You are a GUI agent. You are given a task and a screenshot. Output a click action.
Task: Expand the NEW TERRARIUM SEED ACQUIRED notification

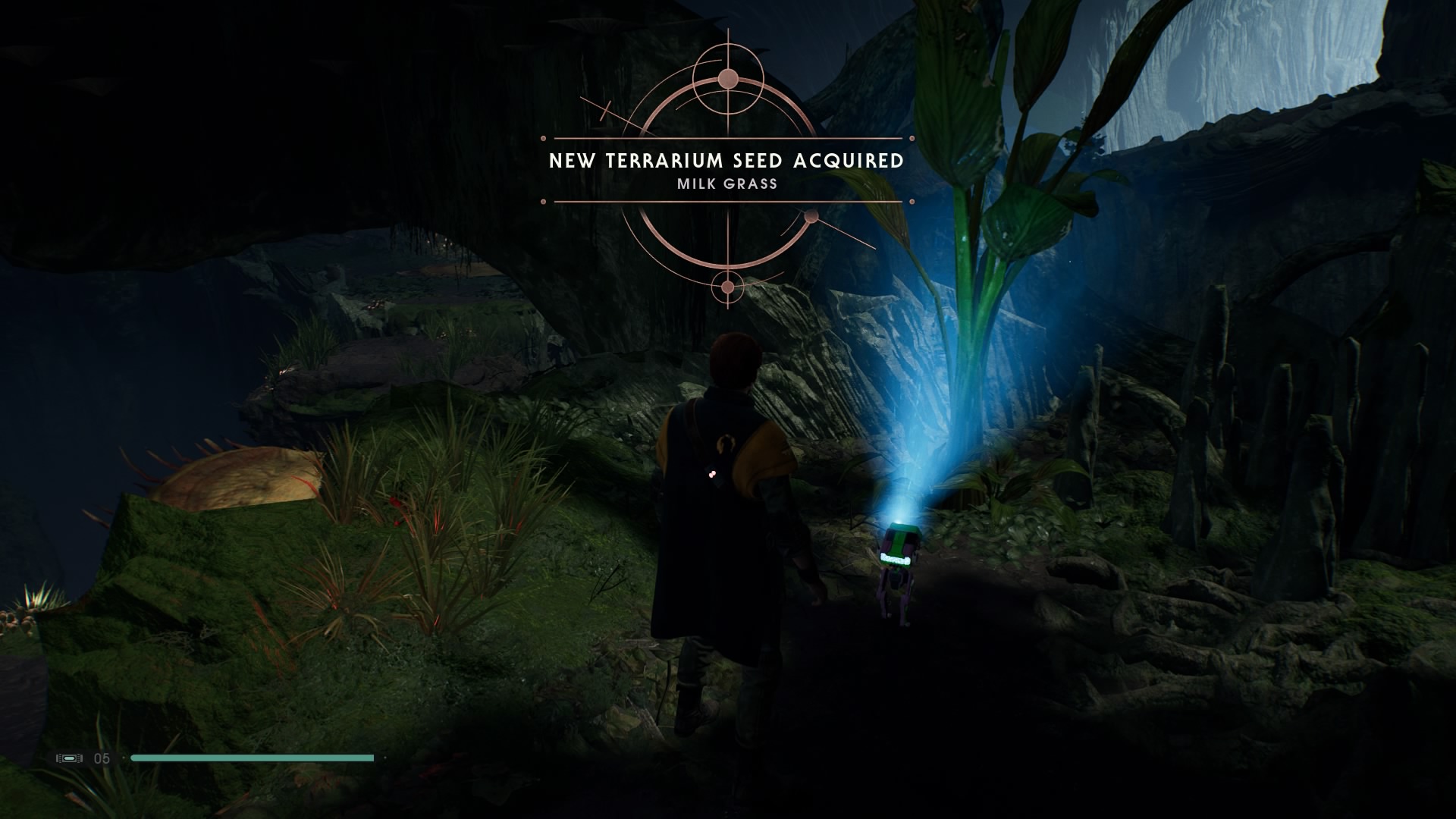pyautogui.click(x=726, y=160)
